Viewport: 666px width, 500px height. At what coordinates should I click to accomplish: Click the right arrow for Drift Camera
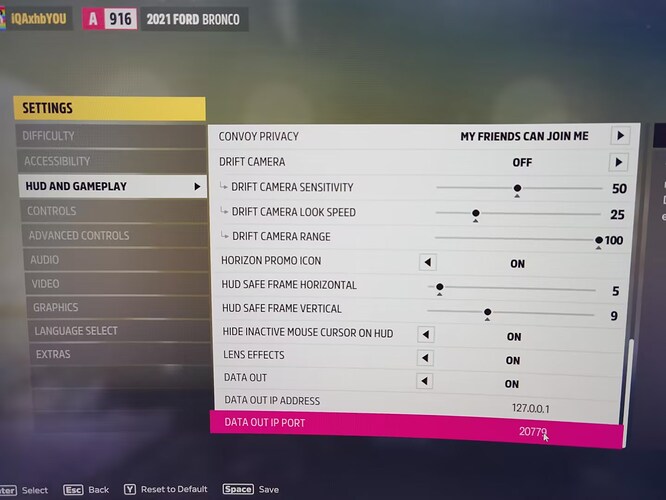click(x=620, y=162)
